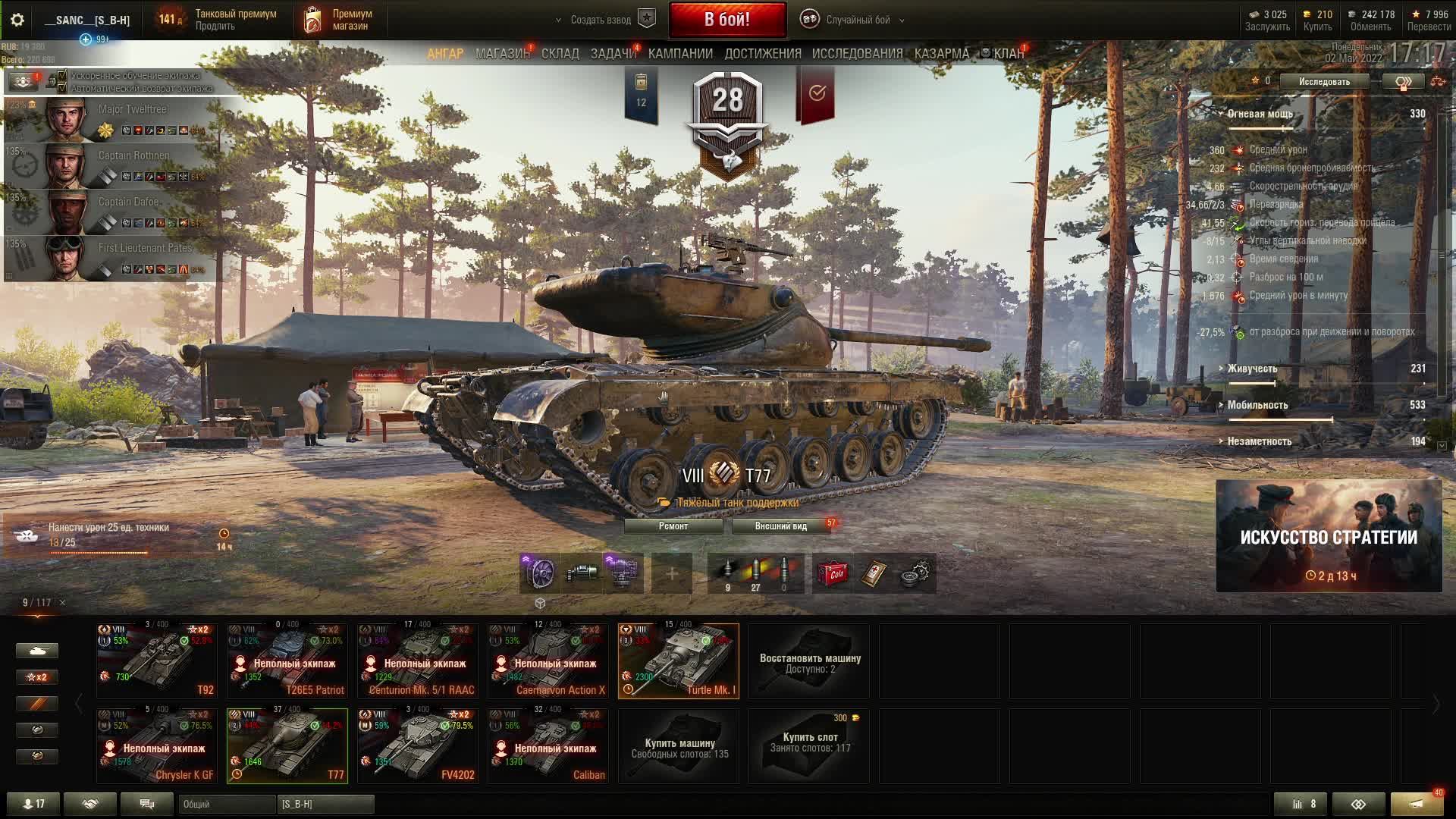Viewport: 1456px width, 819px height.
Task: Switch to the МАГАЗИН tab
Action: (x=502, y=54)
